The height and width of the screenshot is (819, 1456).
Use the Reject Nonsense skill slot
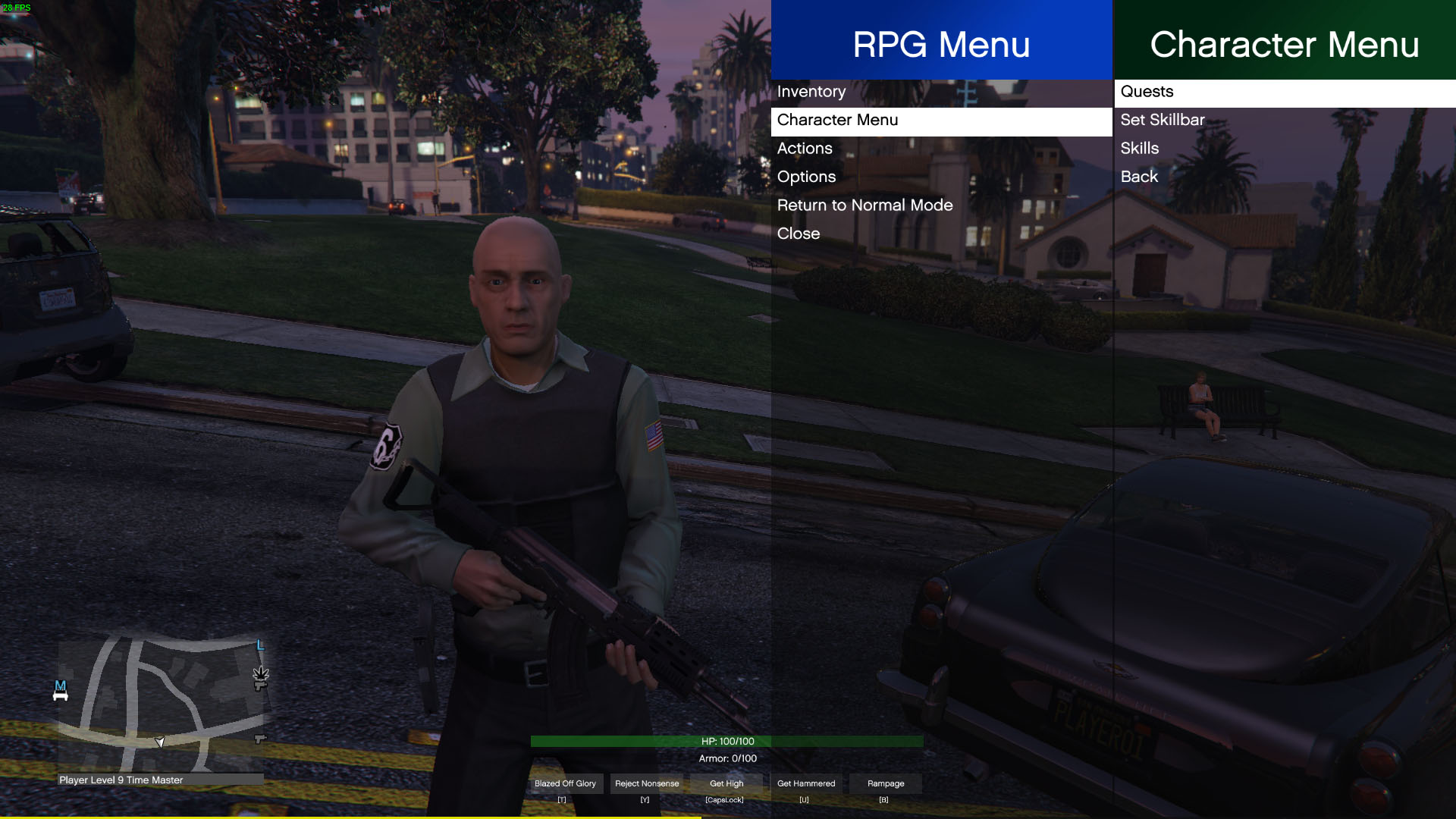647,783
